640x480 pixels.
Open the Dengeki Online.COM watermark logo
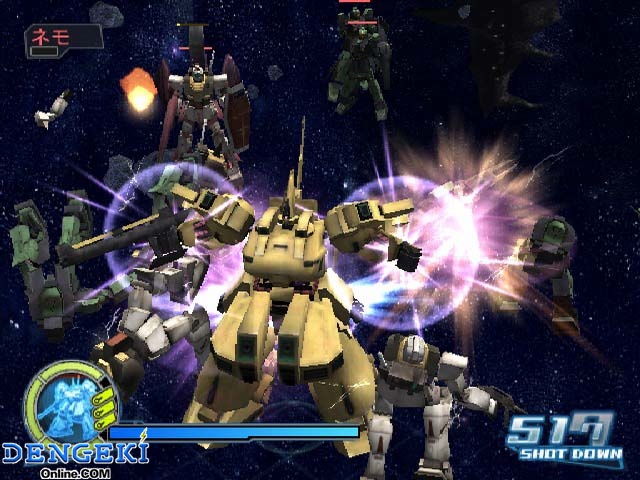coord(74,457)
